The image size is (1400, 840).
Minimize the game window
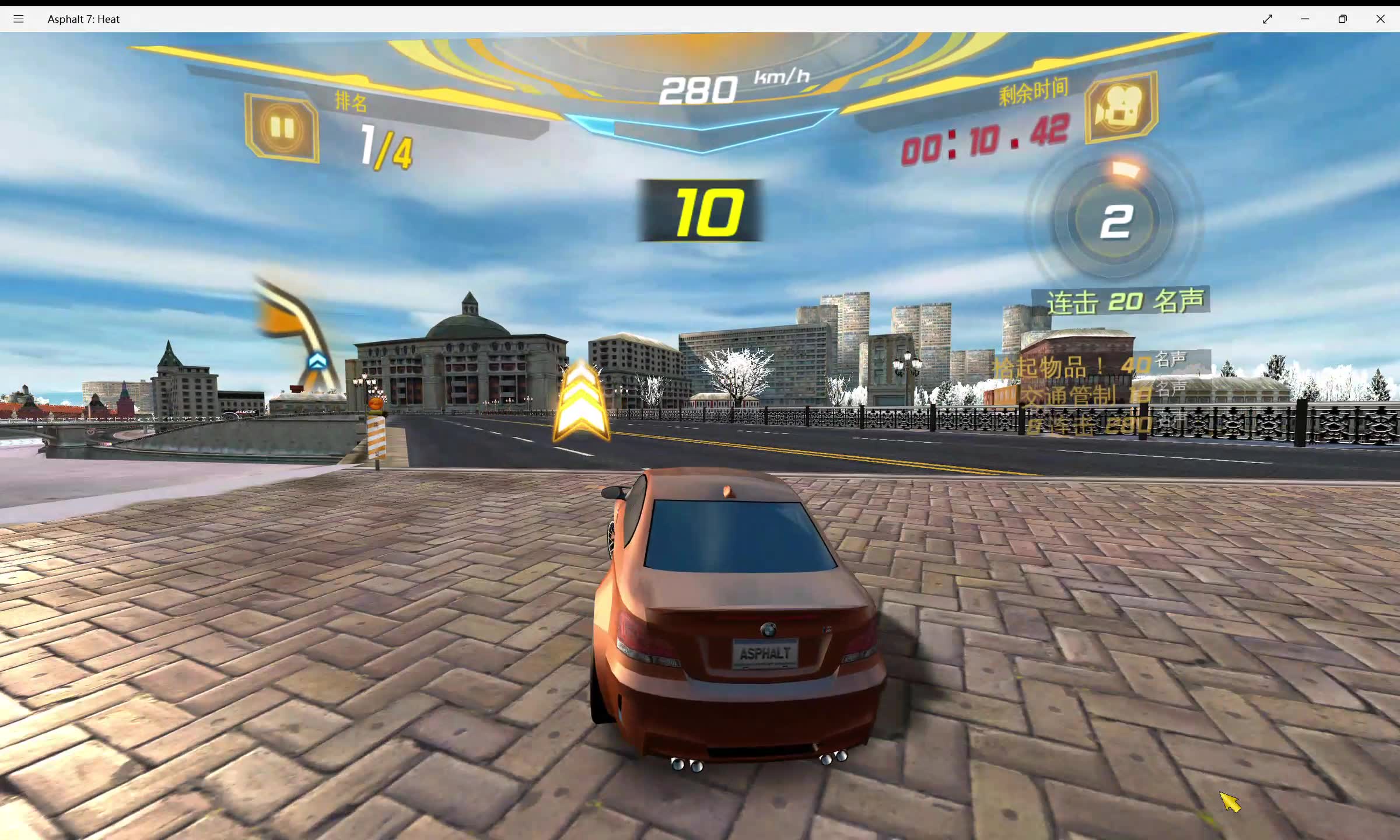(1305, 19)
